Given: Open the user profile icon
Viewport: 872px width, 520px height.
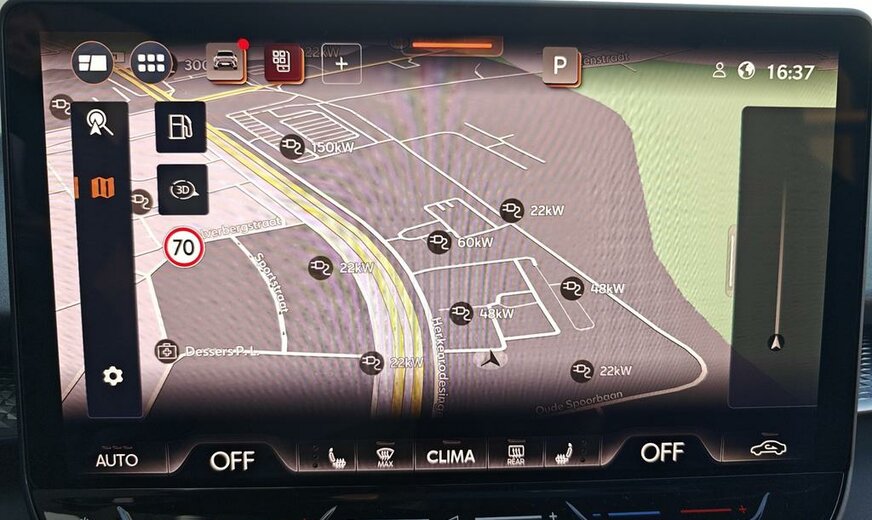Looking at the screenshot, I should click(x=719, y=71).
